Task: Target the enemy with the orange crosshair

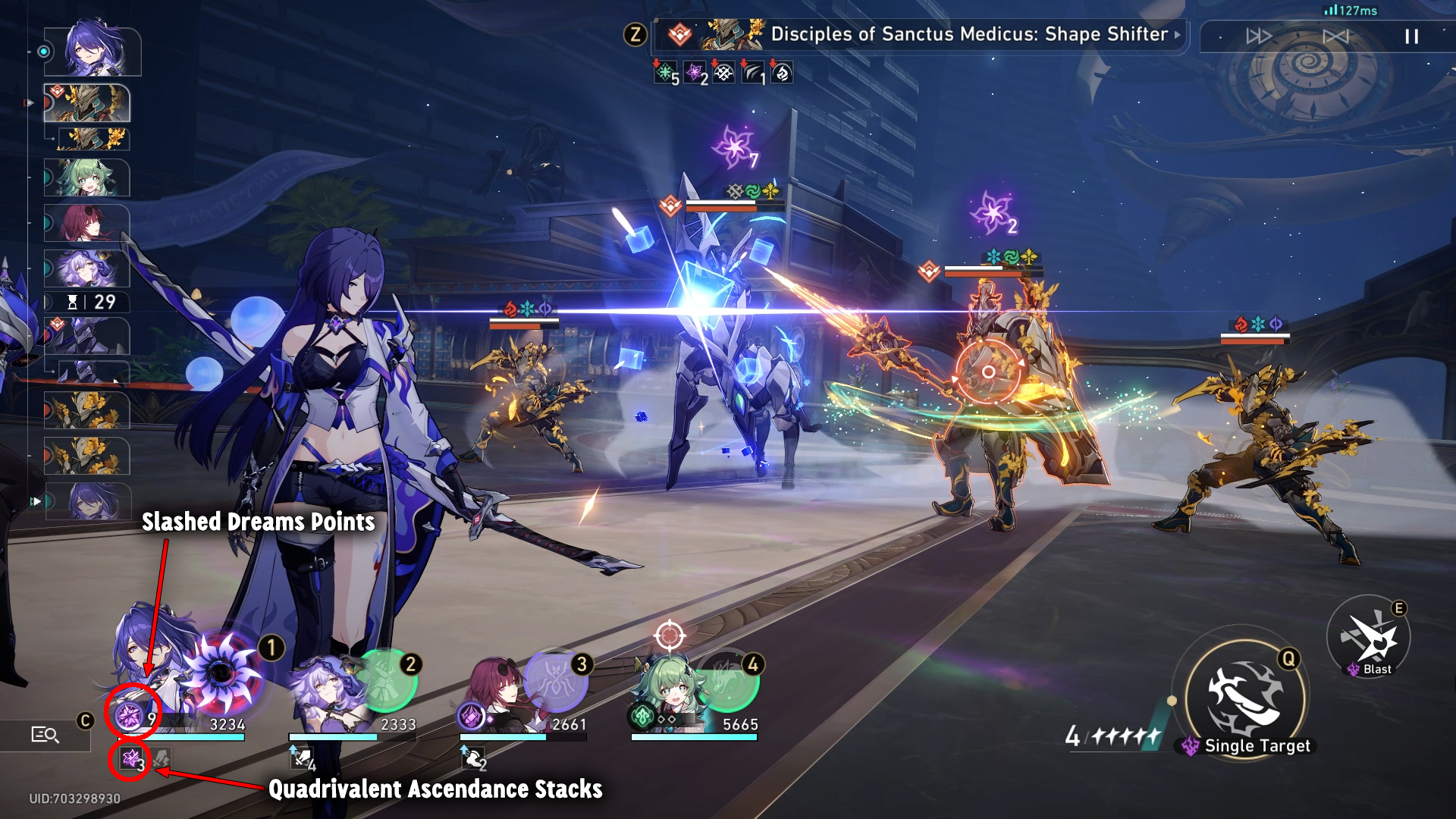Action: (x=988, y=372)
